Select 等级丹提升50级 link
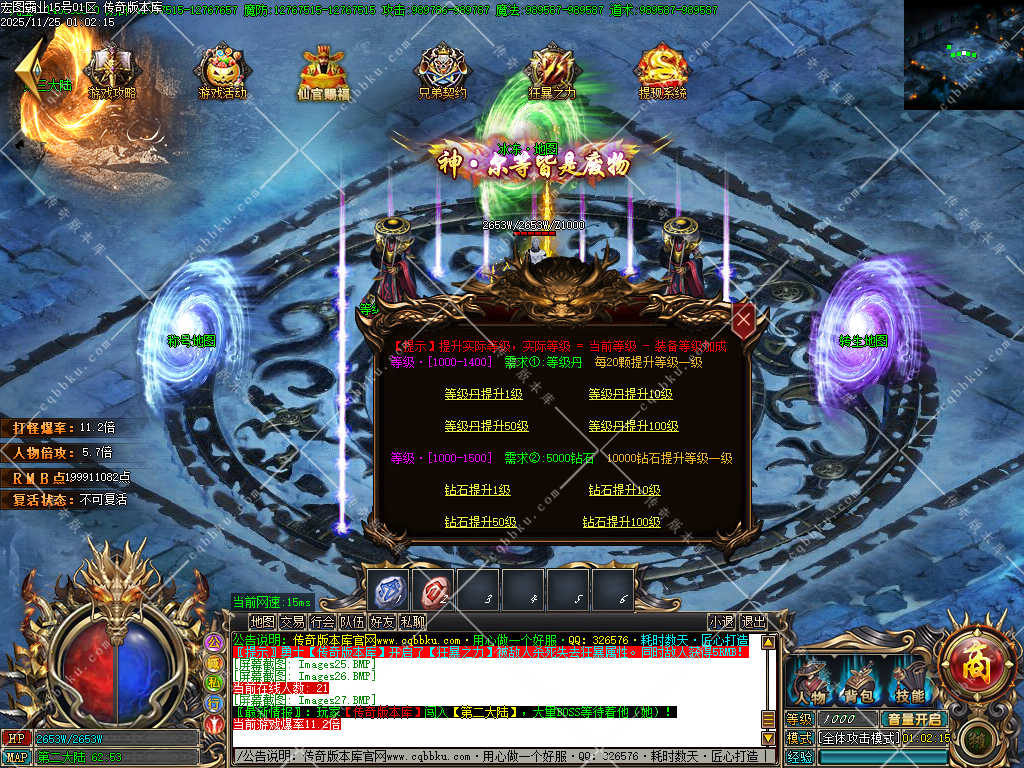This screenshot has width=1024, height=768. pyautogui.click(x=487, y=426)
